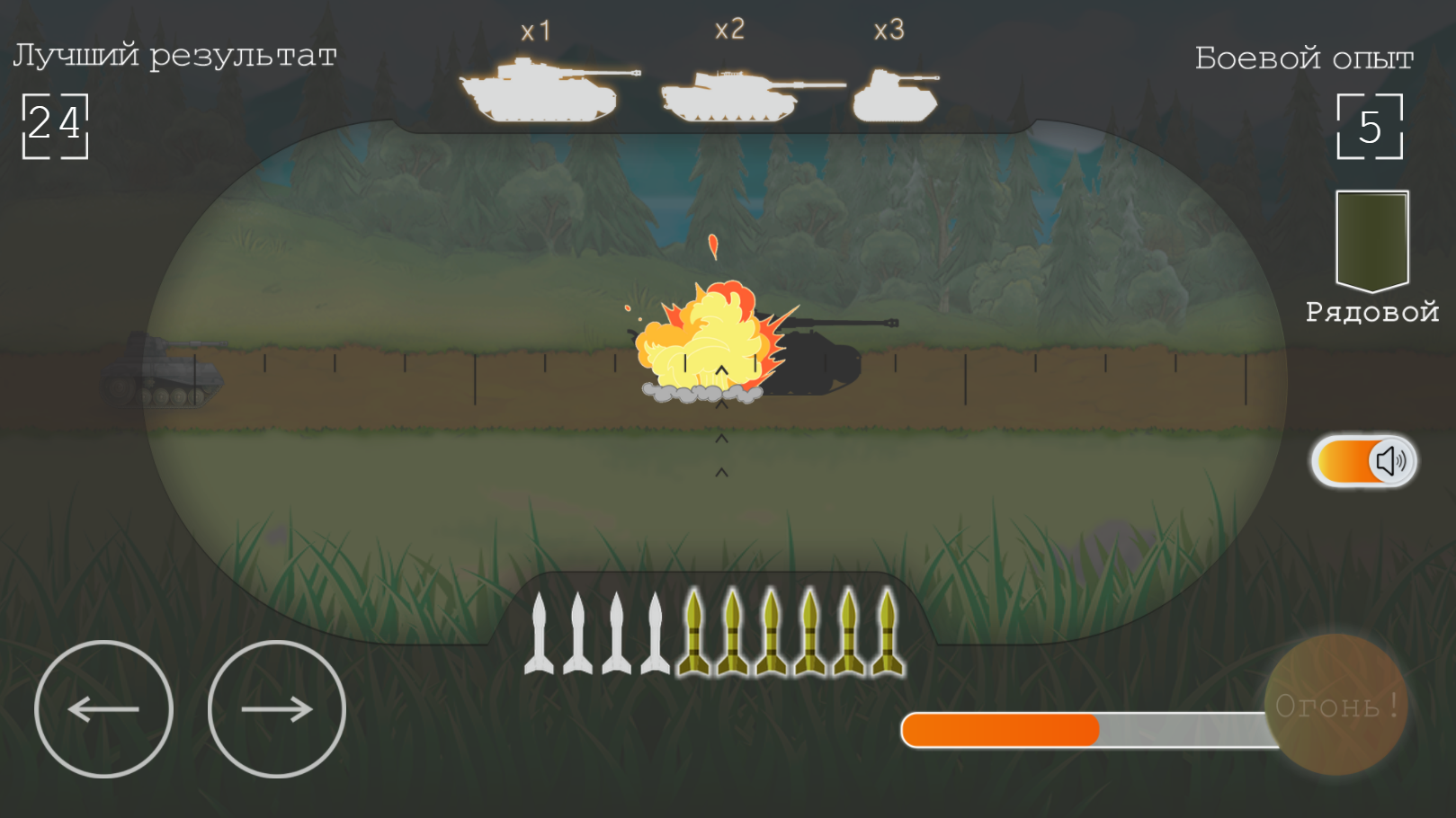
Task: Select the last golden shell in the ammo rack
Action: 889,634
